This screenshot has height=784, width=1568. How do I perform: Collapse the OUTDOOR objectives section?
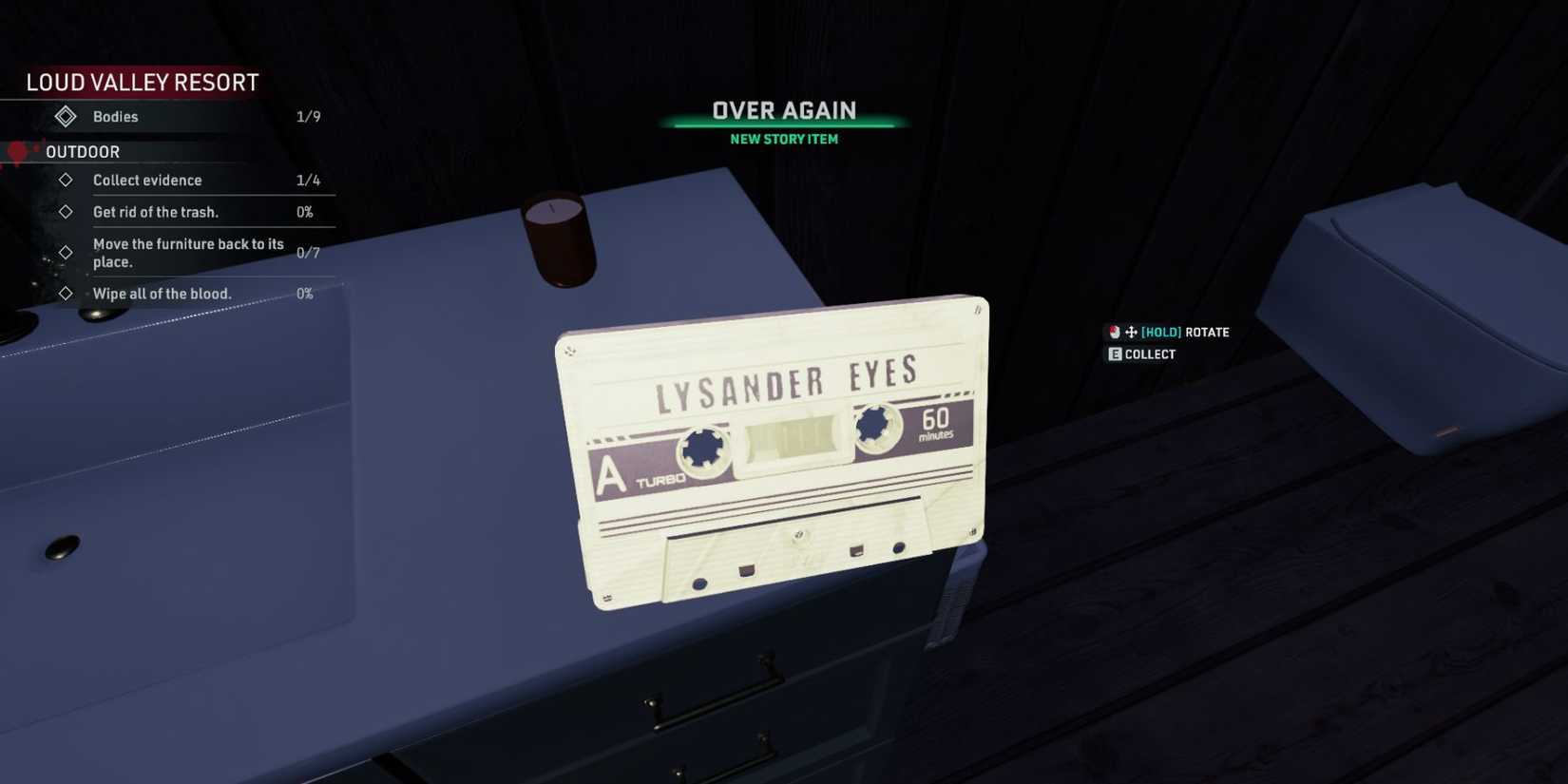click(x=80, y=151)
